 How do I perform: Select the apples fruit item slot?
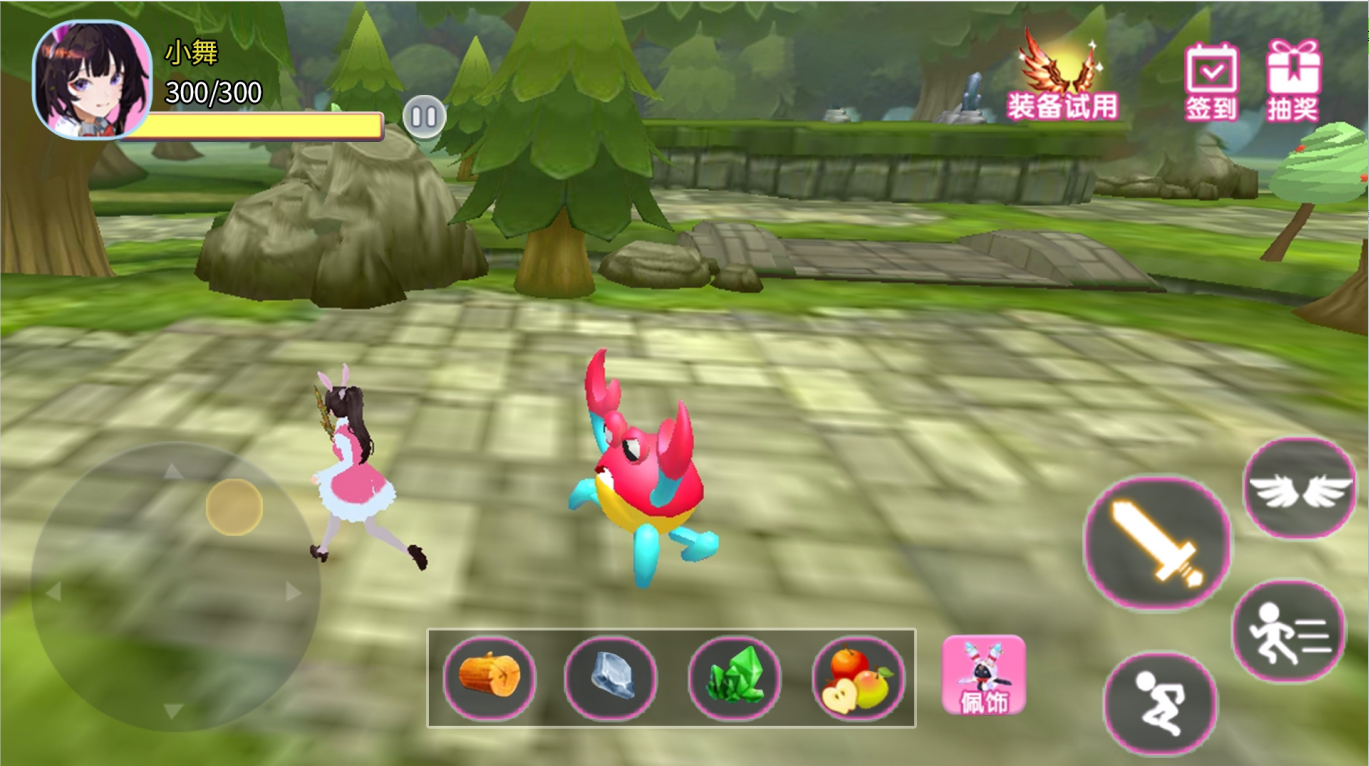[858, 677]
